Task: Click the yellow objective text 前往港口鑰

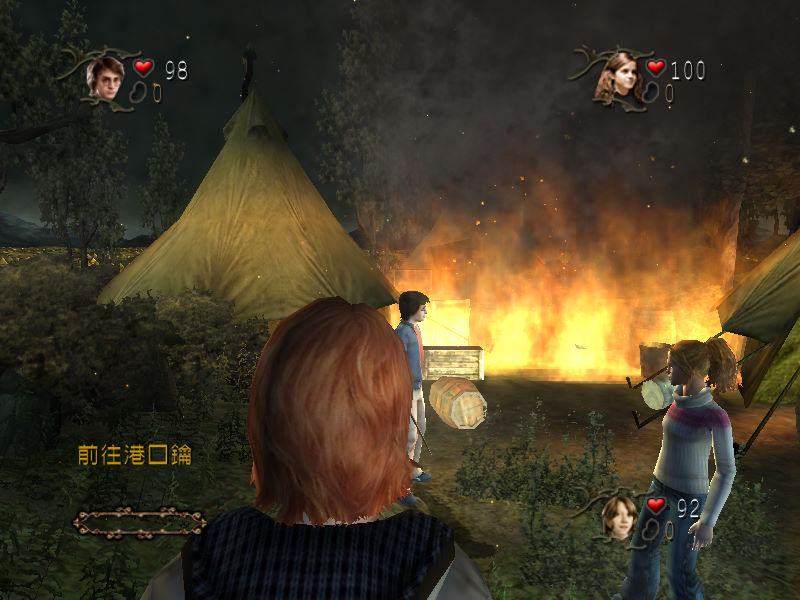Action: pos(135,455)
